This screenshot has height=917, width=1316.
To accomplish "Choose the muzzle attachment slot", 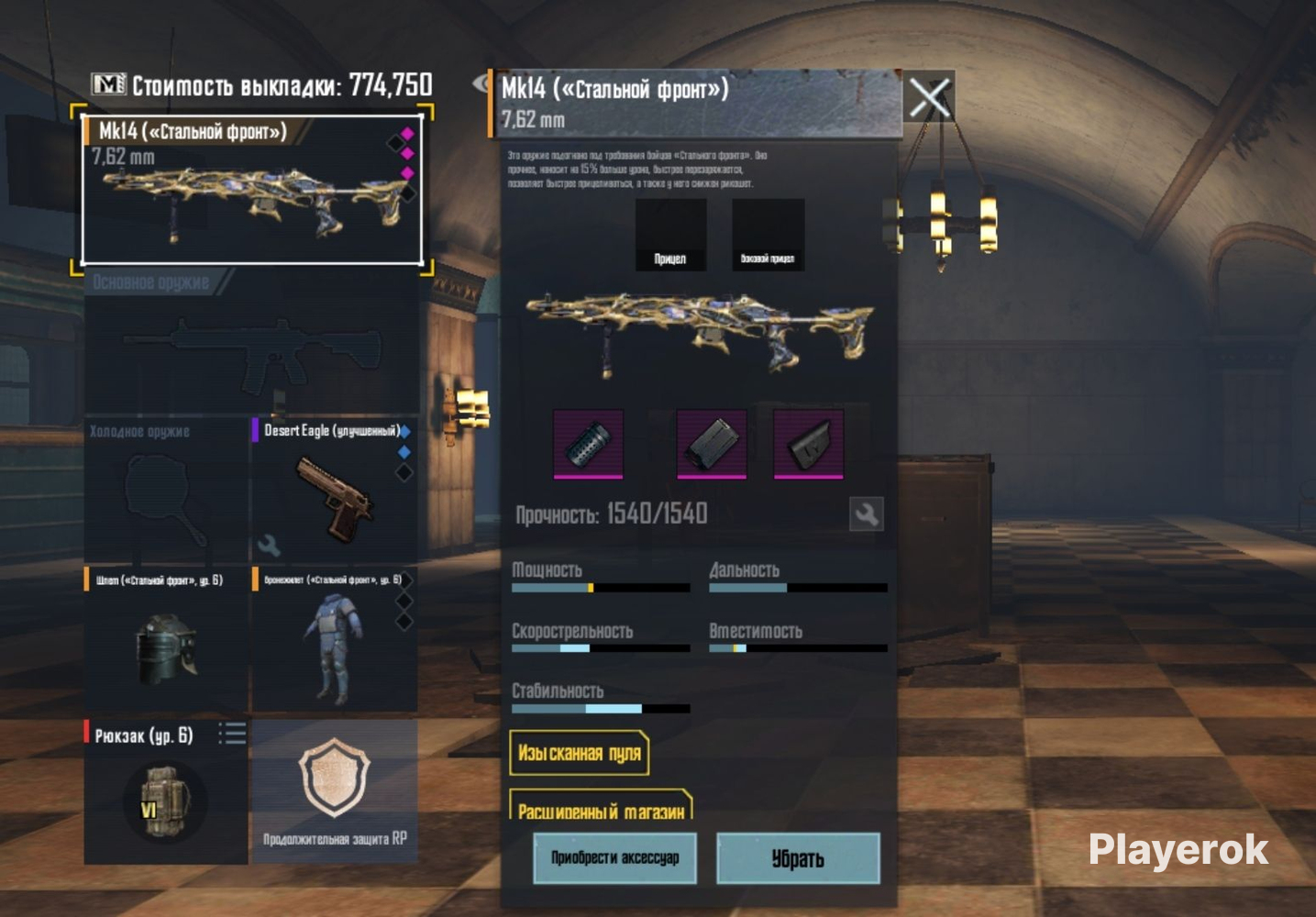I will click(x=589, y=444).
